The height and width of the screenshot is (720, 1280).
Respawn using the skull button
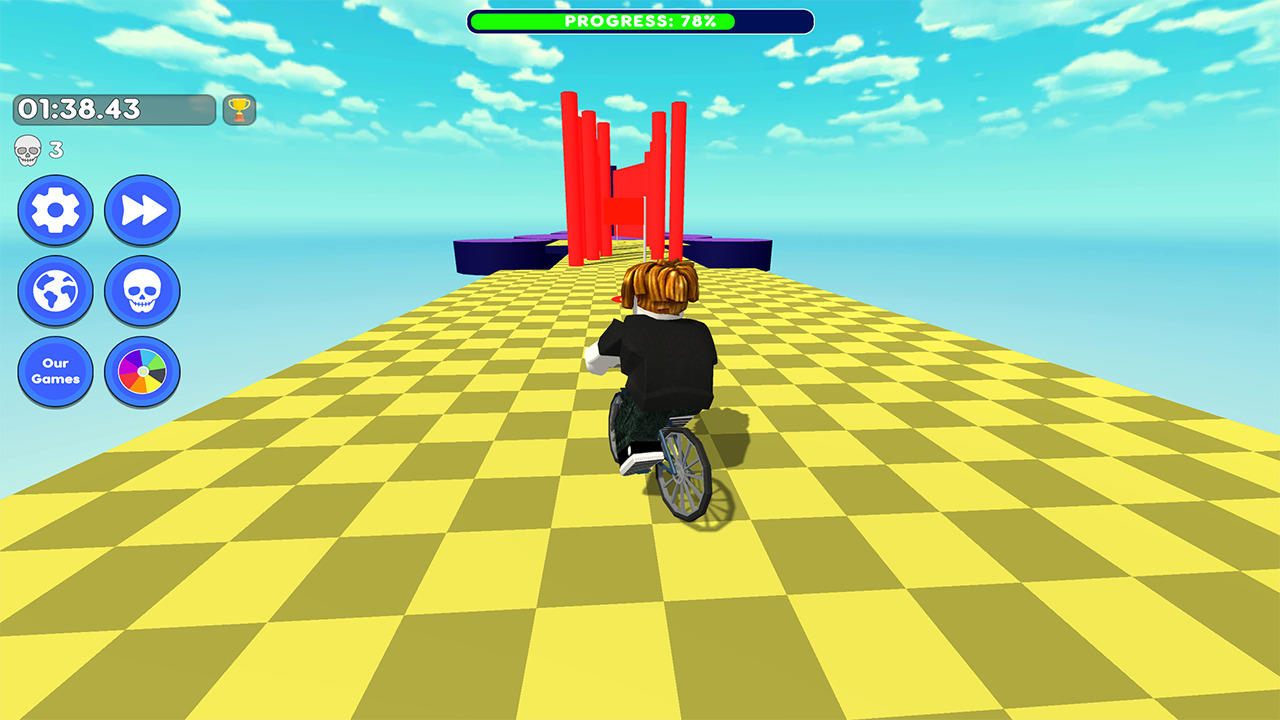(x=142, y=292)
